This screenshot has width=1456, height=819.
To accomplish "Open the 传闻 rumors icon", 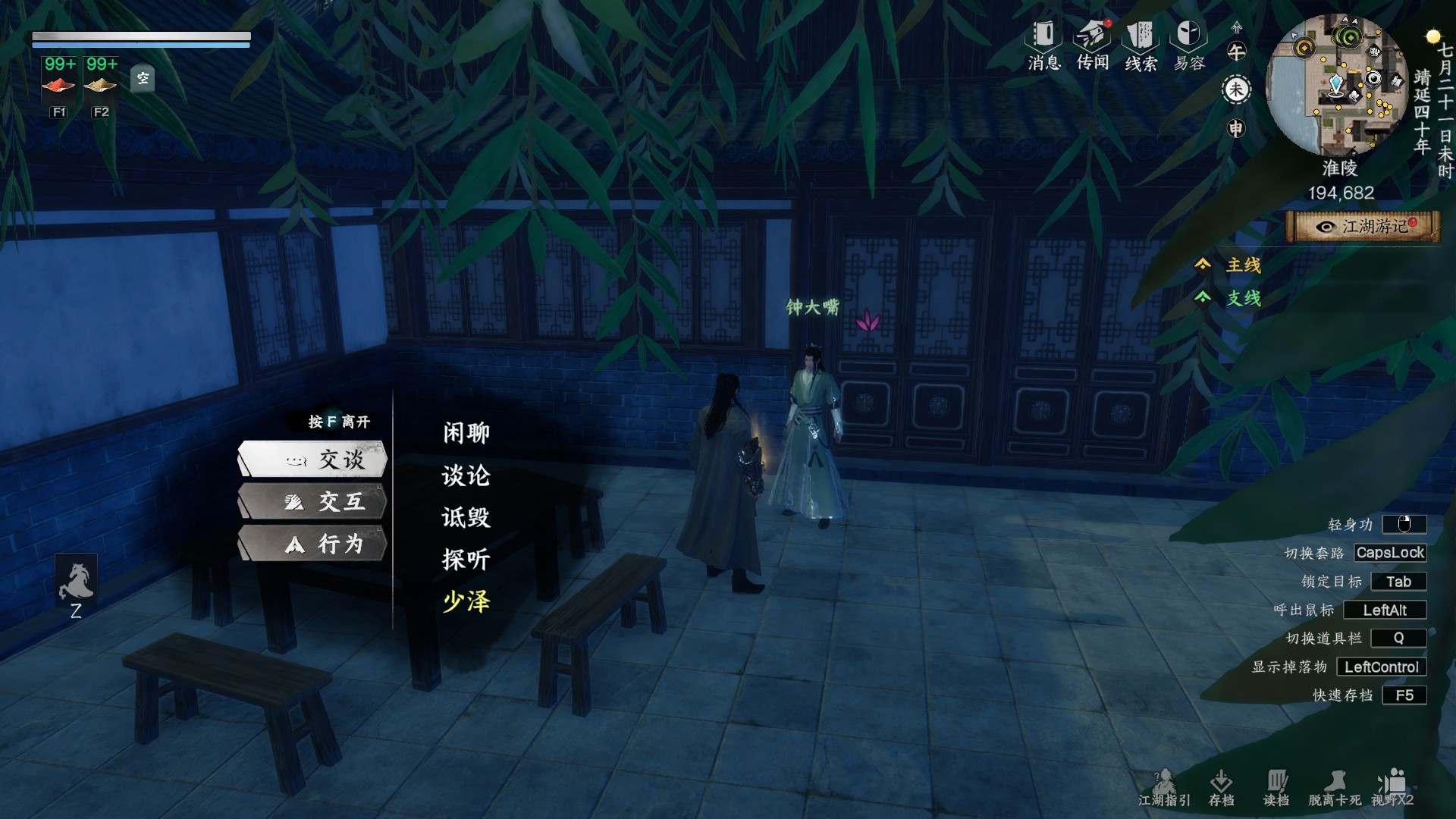I will 1093,45.
